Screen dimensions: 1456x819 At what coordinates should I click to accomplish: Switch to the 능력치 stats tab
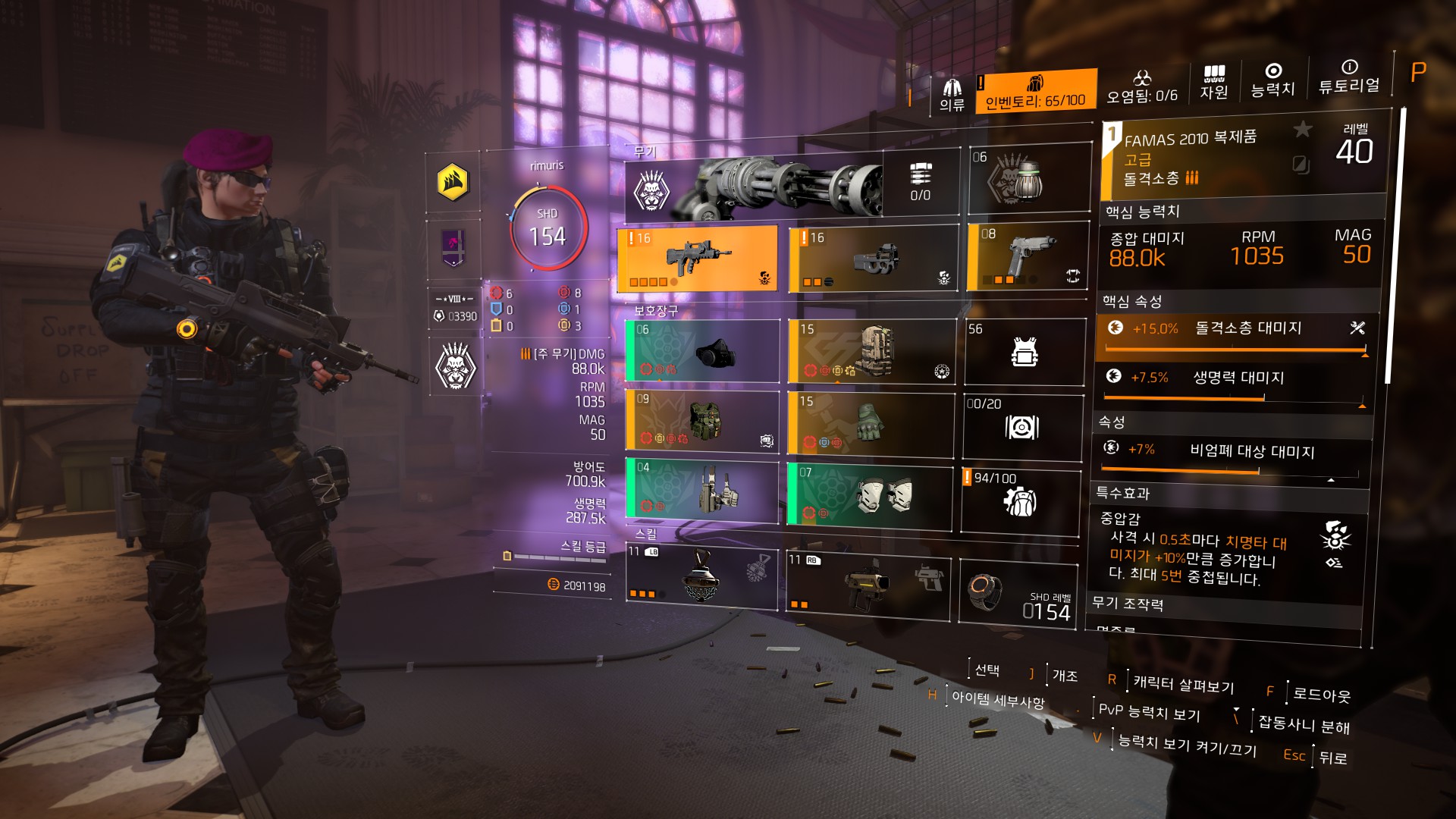[x=1272, y=80]
